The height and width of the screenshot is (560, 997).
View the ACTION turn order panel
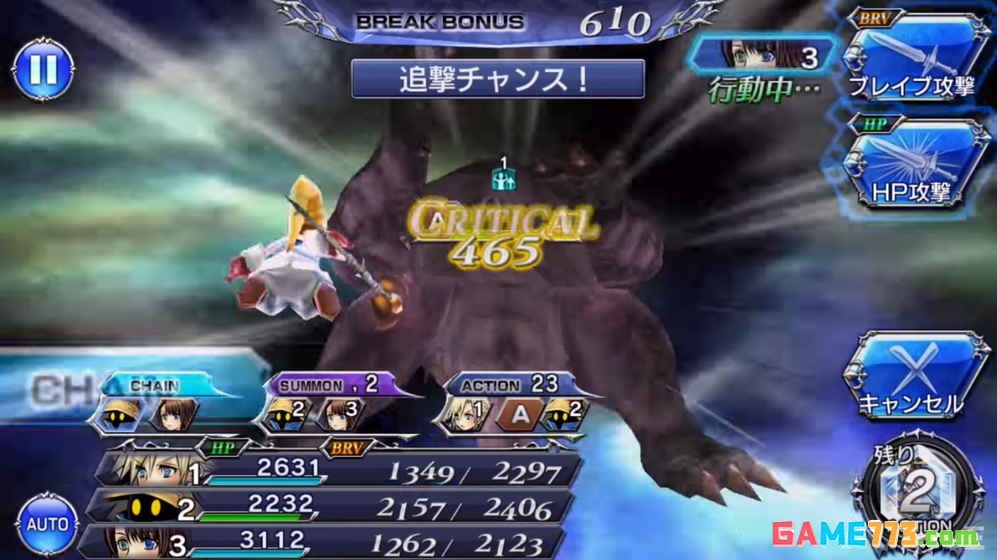tap(510, 403)
